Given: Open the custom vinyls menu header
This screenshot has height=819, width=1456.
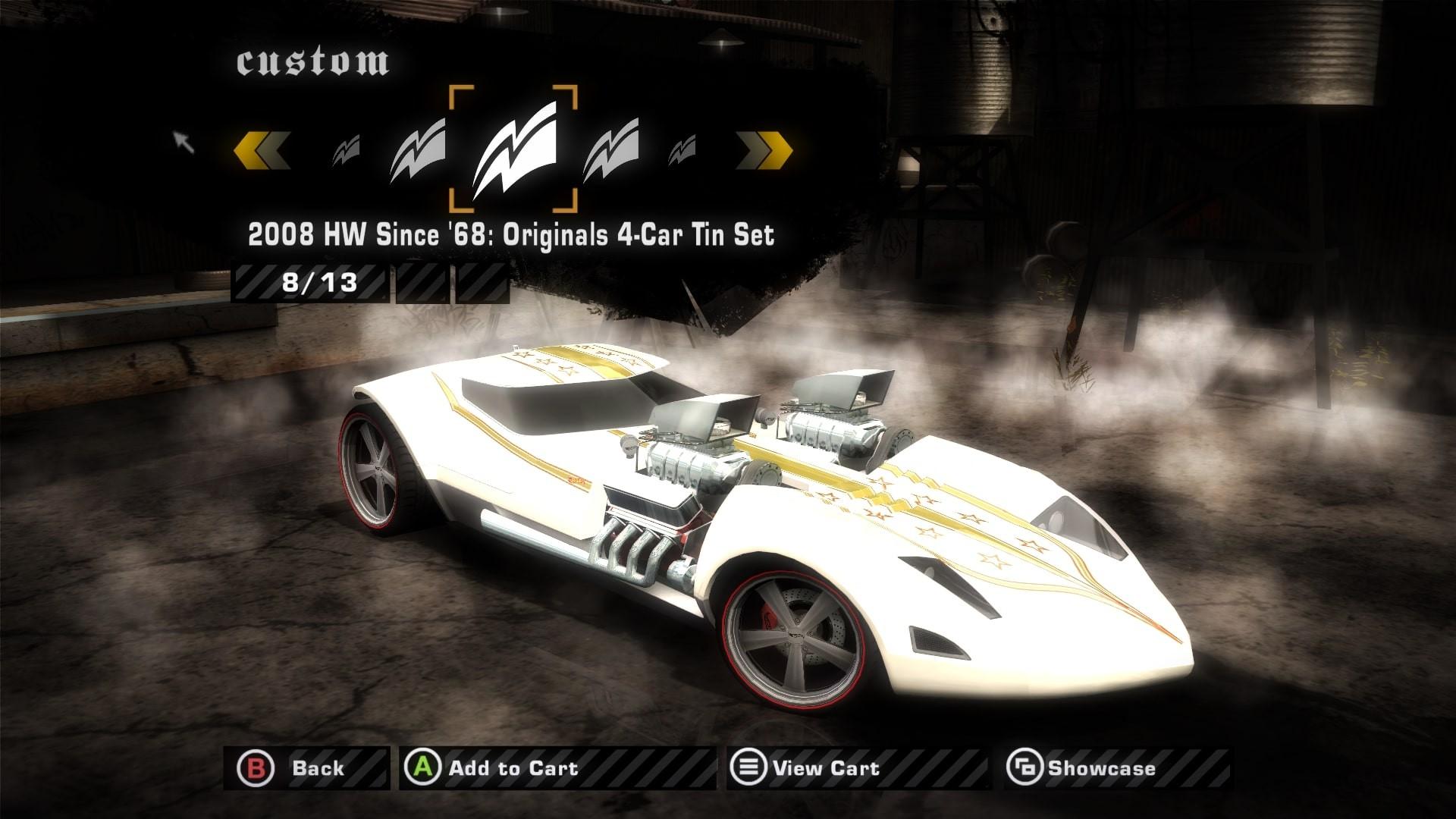Looking at the screenshot, I should point(315,62).
